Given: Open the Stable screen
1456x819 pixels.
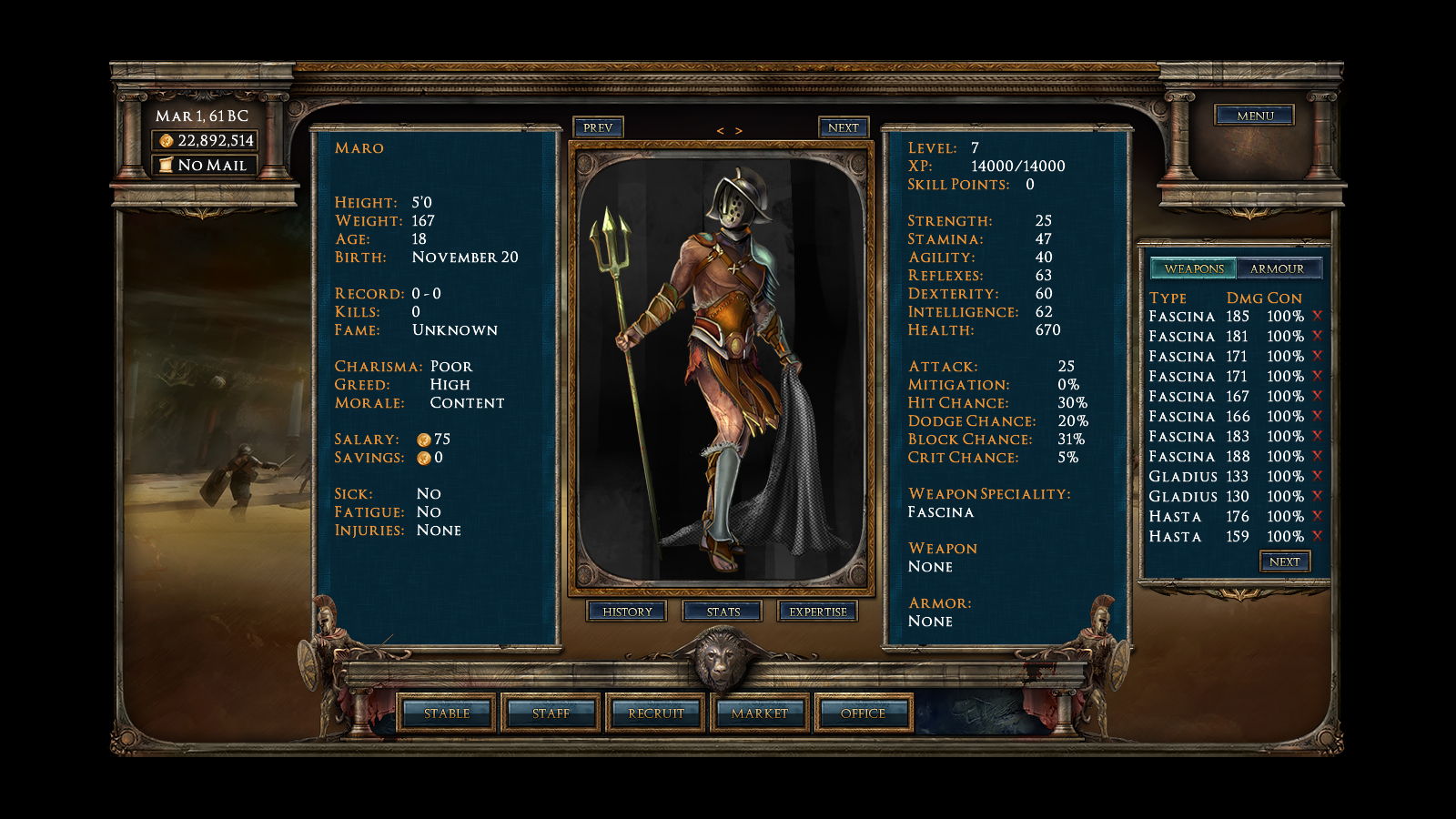Looking at the screenshot, I should pyautogui.click(x=447, y=713).
